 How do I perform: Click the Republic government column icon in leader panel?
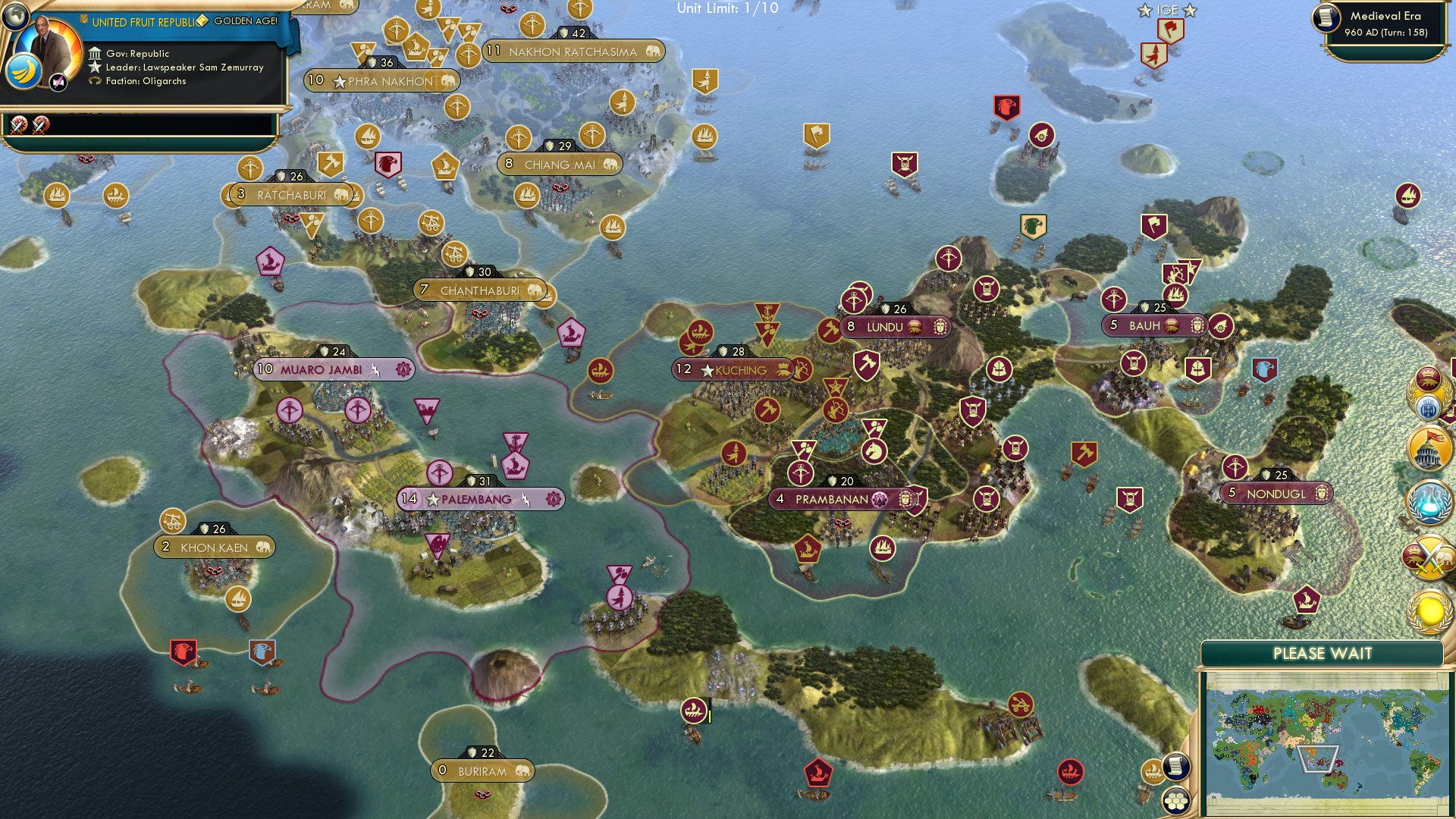(x=96, y=55)
